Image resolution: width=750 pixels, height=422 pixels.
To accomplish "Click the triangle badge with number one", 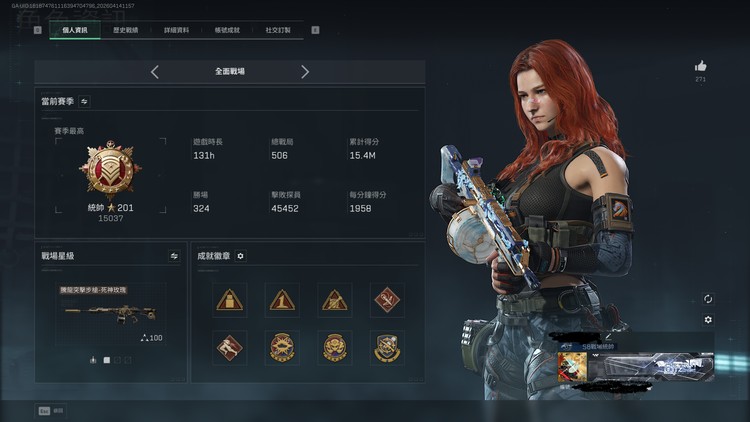I will coord(282,298).
